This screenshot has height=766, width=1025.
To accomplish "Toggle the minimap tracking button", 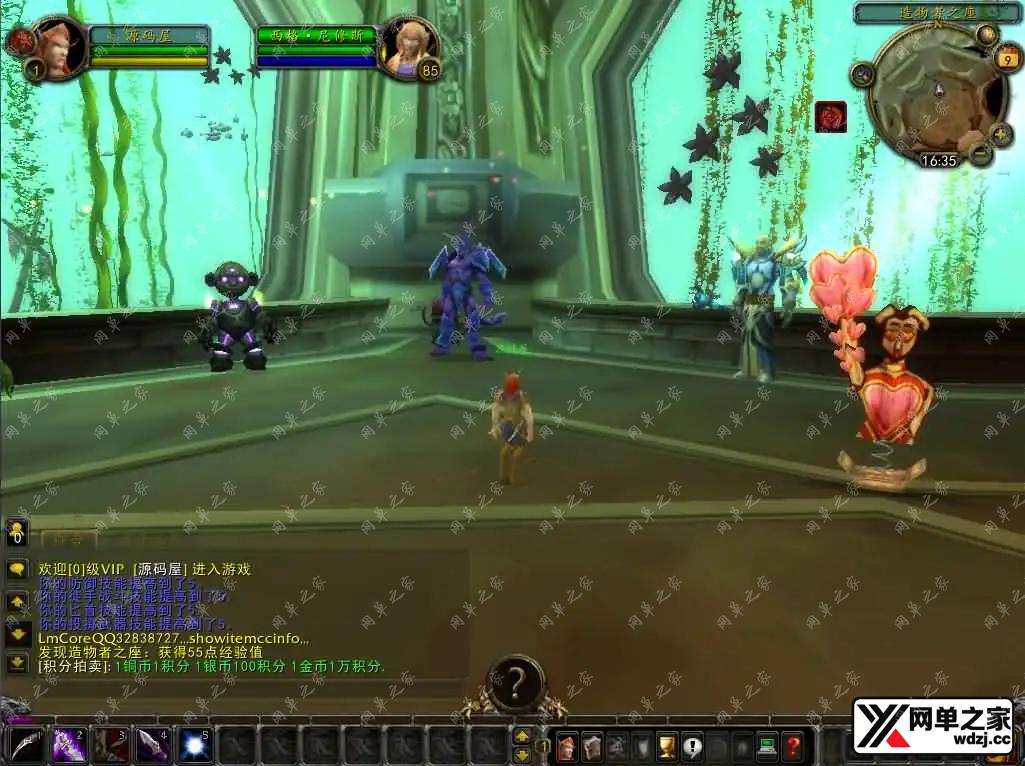I will click(862, 73).
